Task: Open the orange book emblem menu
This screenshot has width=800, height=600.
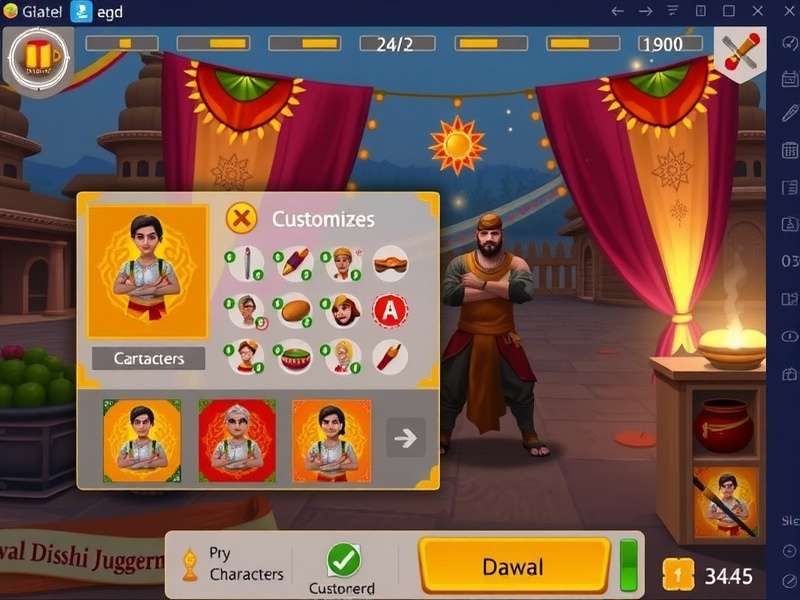Action: (x=38, y=55)
